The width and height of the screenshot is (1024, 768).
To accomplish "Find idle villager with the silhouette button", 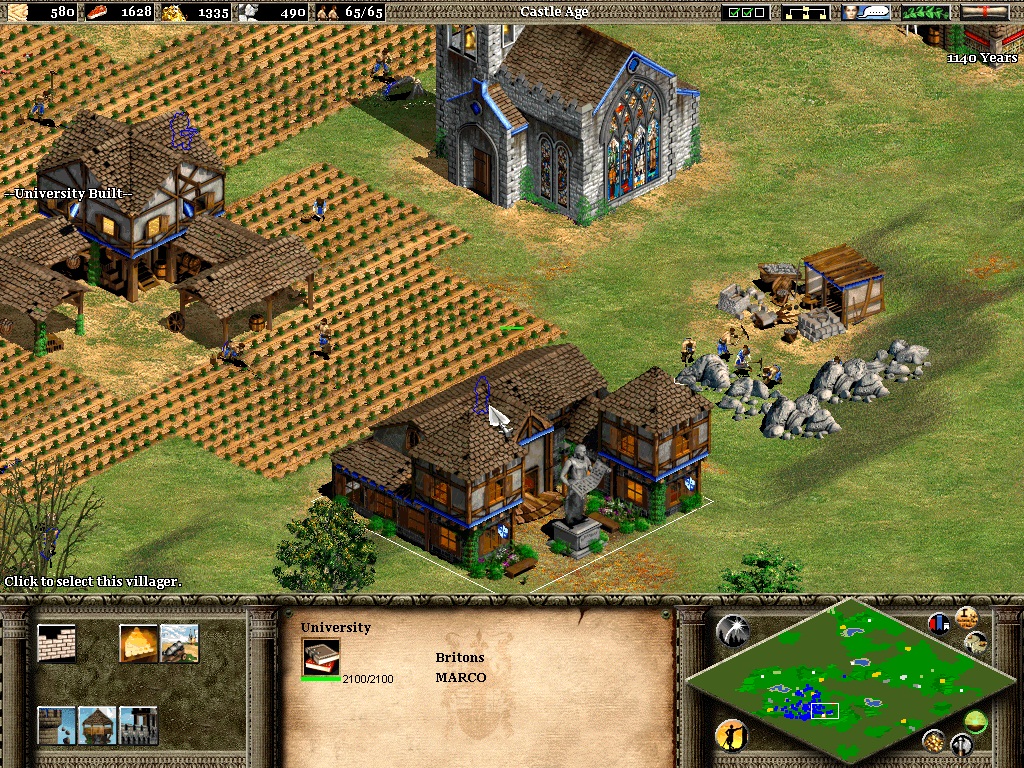I will 732,736.
